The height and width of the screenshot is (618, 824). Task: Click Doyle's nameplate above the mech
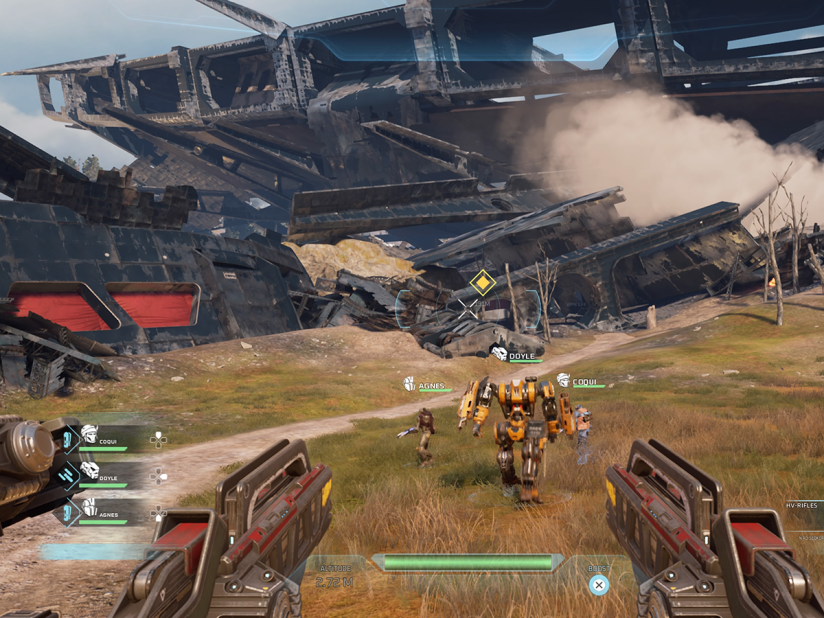[x=521, y=355]
